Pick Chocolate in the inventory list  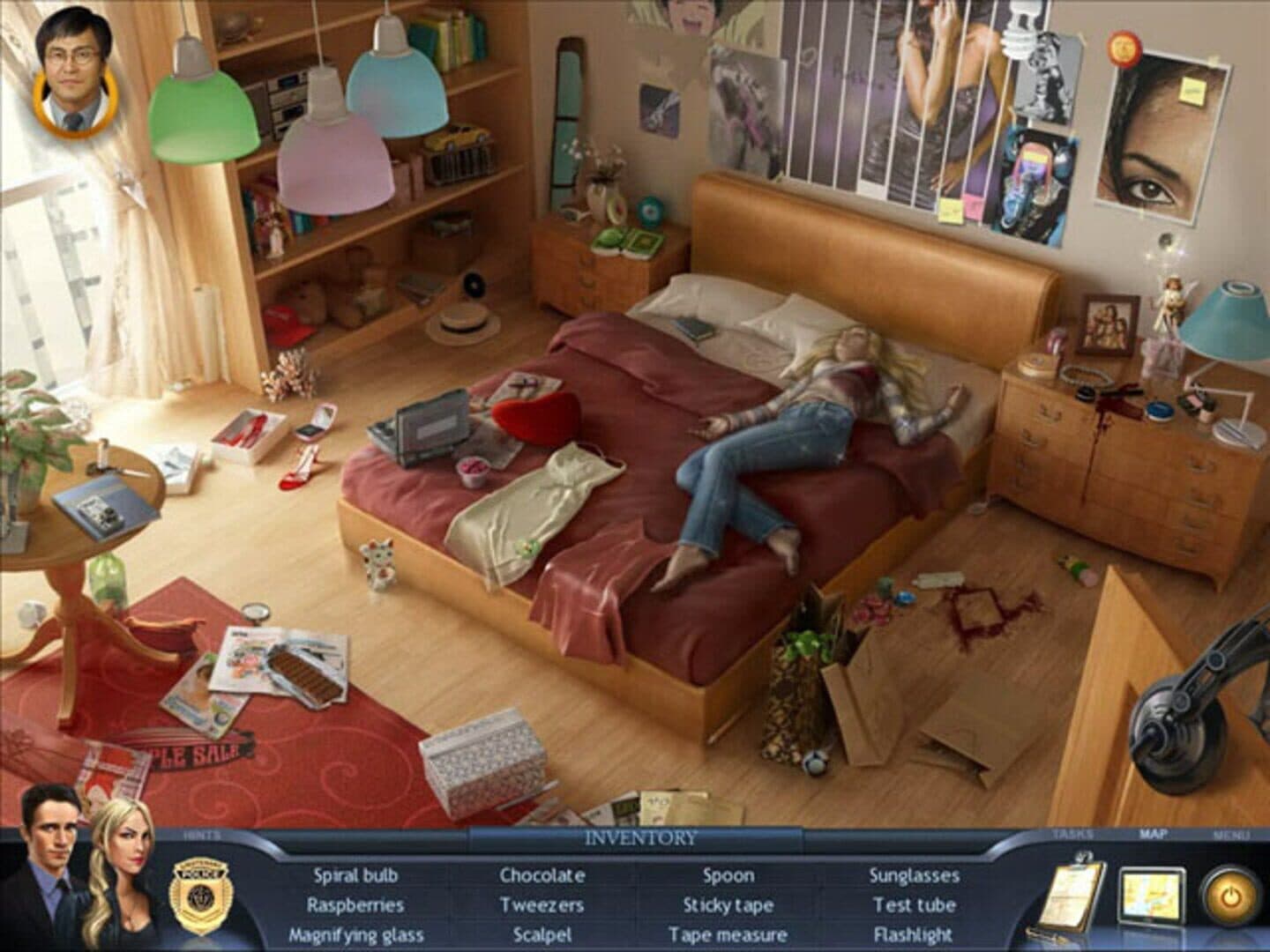[x=542, y=875]
